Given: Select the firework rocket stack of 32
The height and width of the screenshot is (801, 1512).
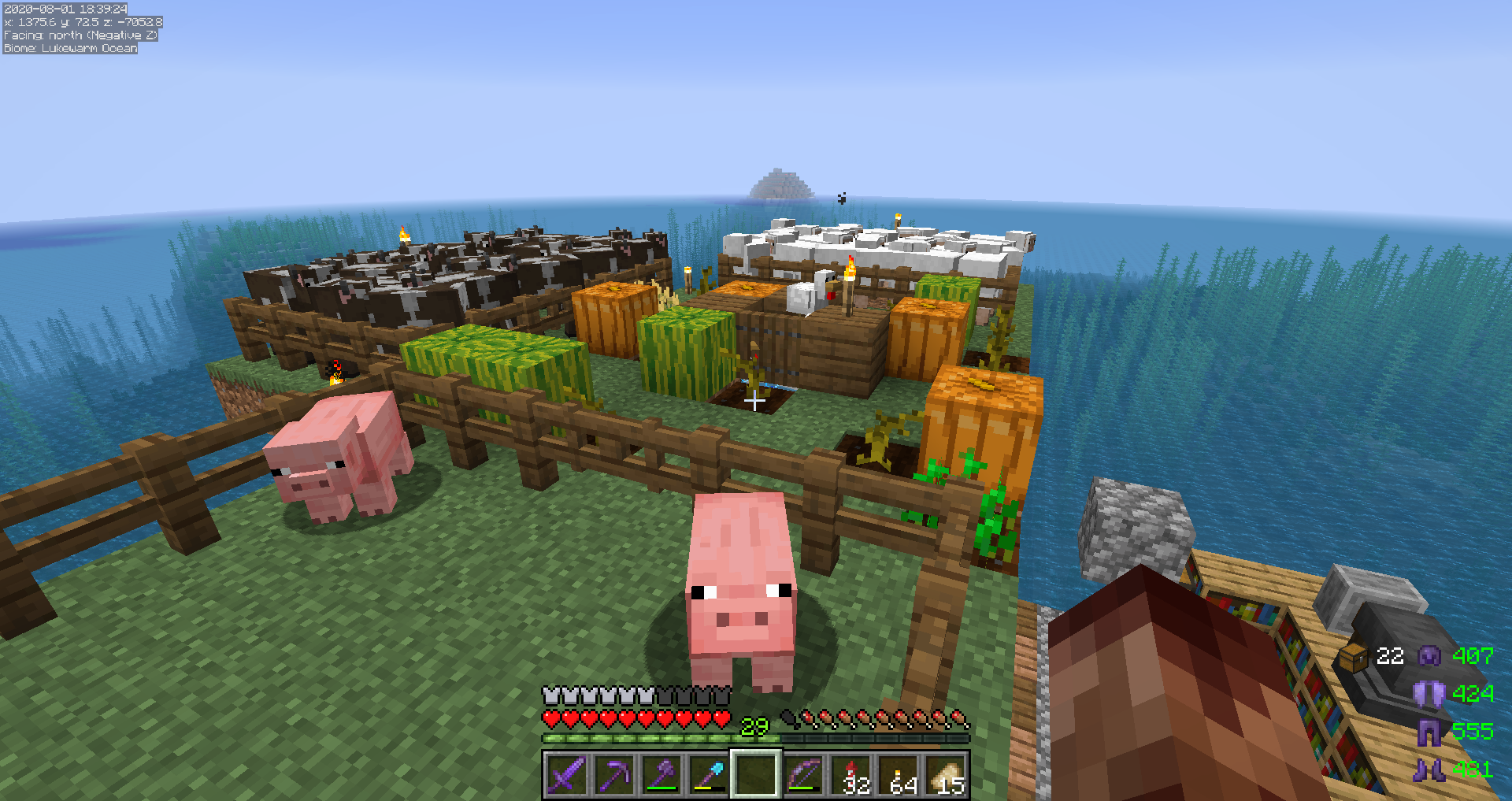Looking at the screenshot, I should pyautogui.click(x=852, y=775).
